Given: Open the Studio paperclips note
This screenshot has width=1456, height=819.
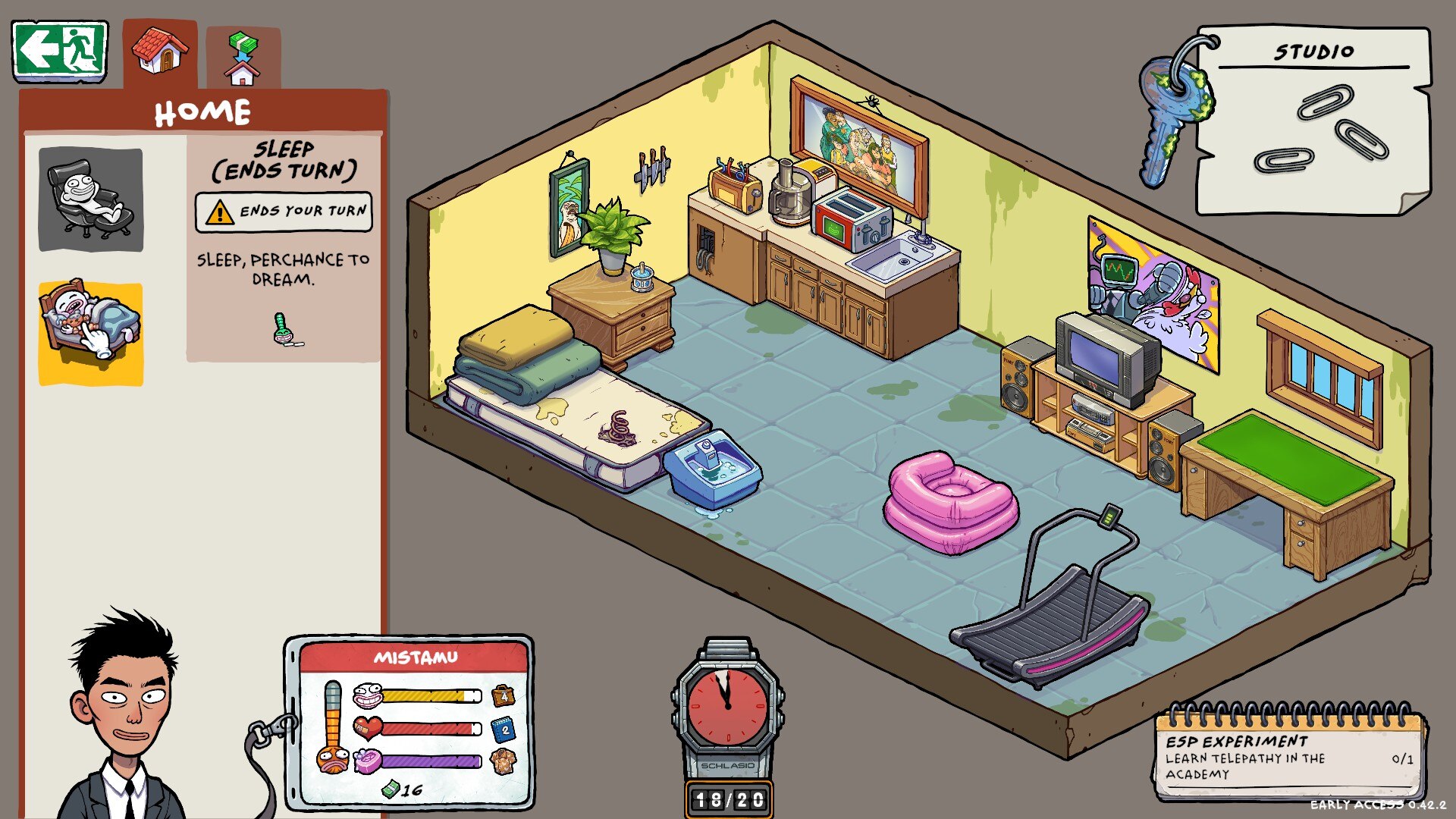Looking at the screenshot, I should tap(1312, 121).
